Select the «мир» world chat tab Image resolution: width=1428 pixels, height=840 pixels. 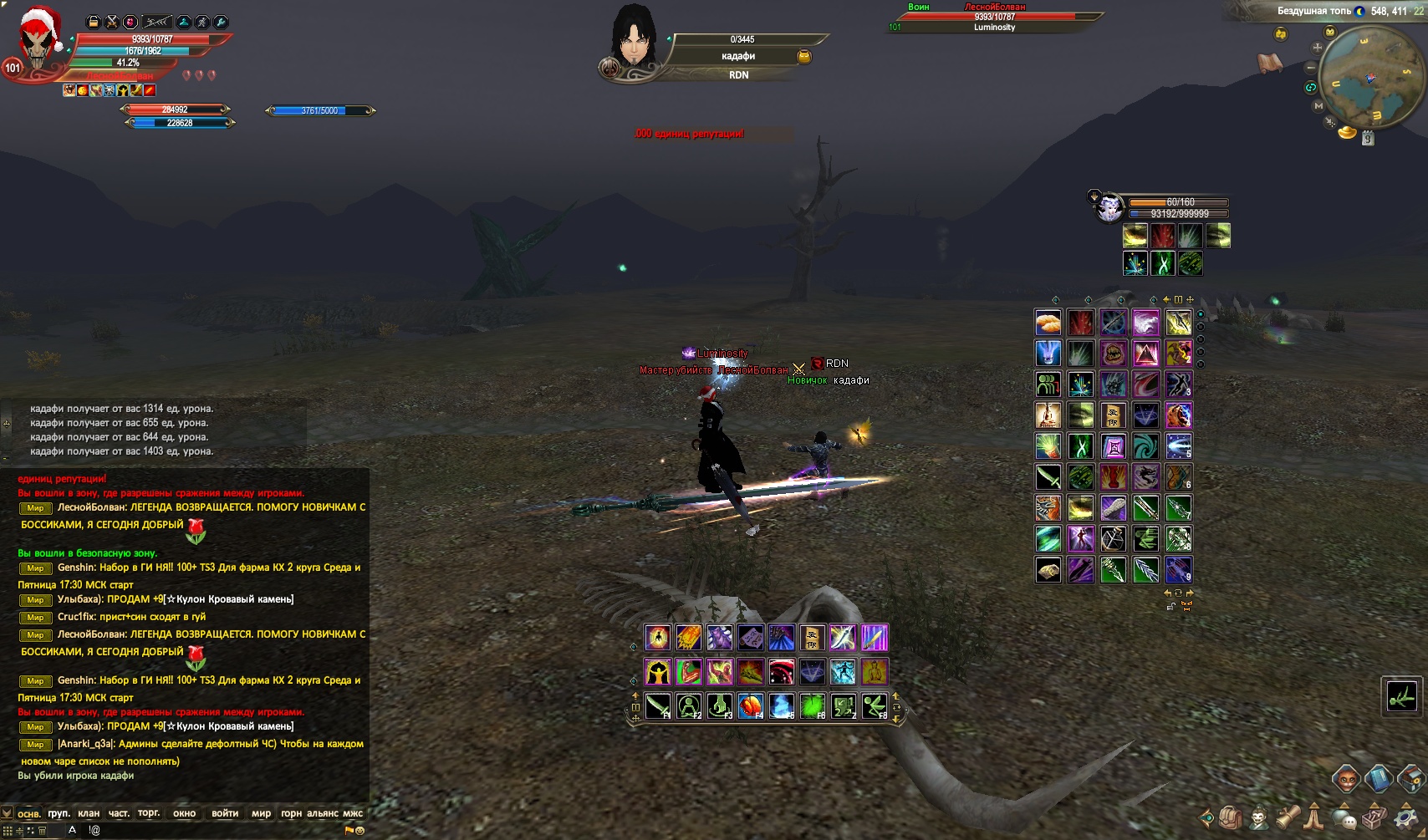pos(261,813)
